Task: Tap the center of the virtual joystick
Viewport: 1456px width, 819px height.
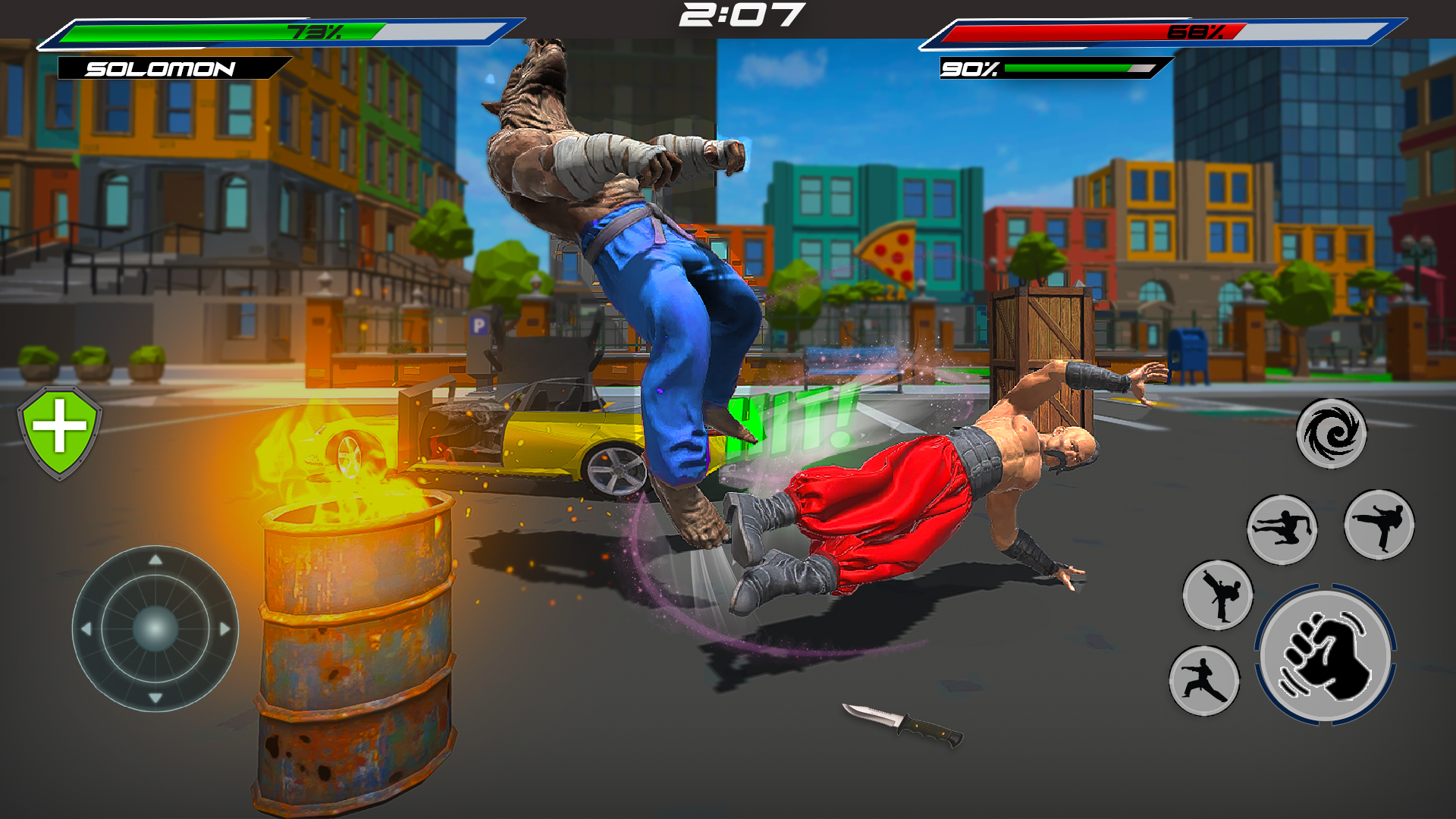Action: click(x=155, y=628)
